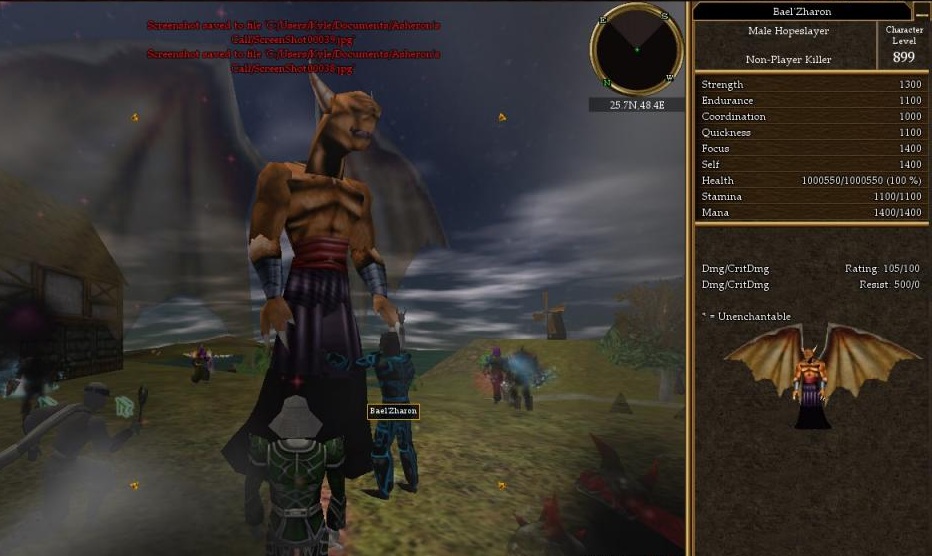
Task: Select the Bael'Zharon floating name tag
Action: click(x=393, y=411)
